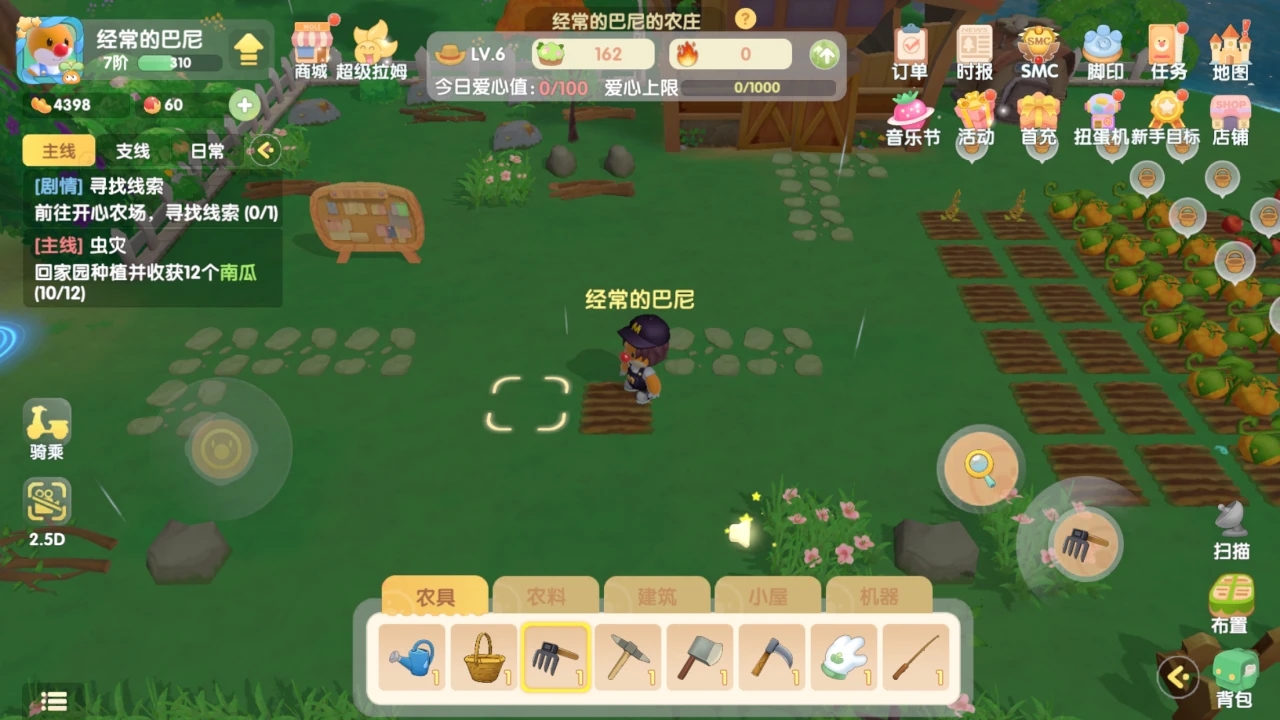Select the gloves tool

[843, 657]
